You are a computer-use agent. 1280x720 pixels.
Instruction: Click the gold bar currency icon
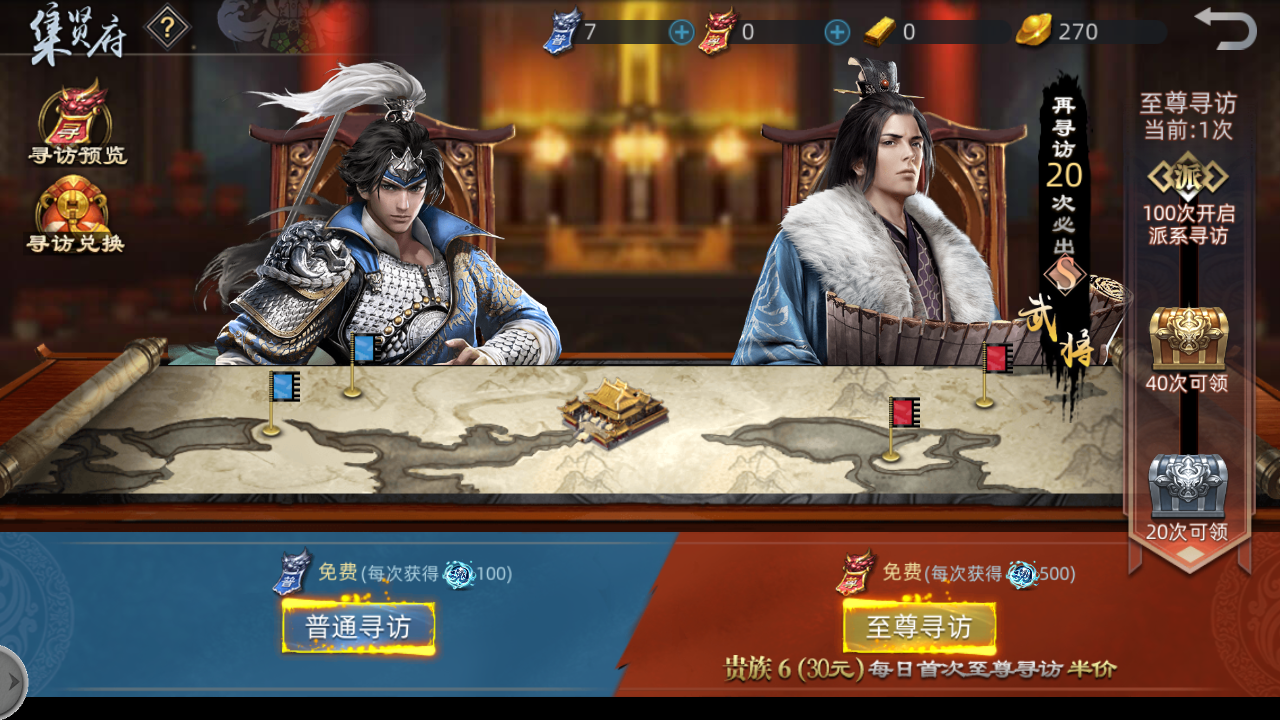(878, 30)
